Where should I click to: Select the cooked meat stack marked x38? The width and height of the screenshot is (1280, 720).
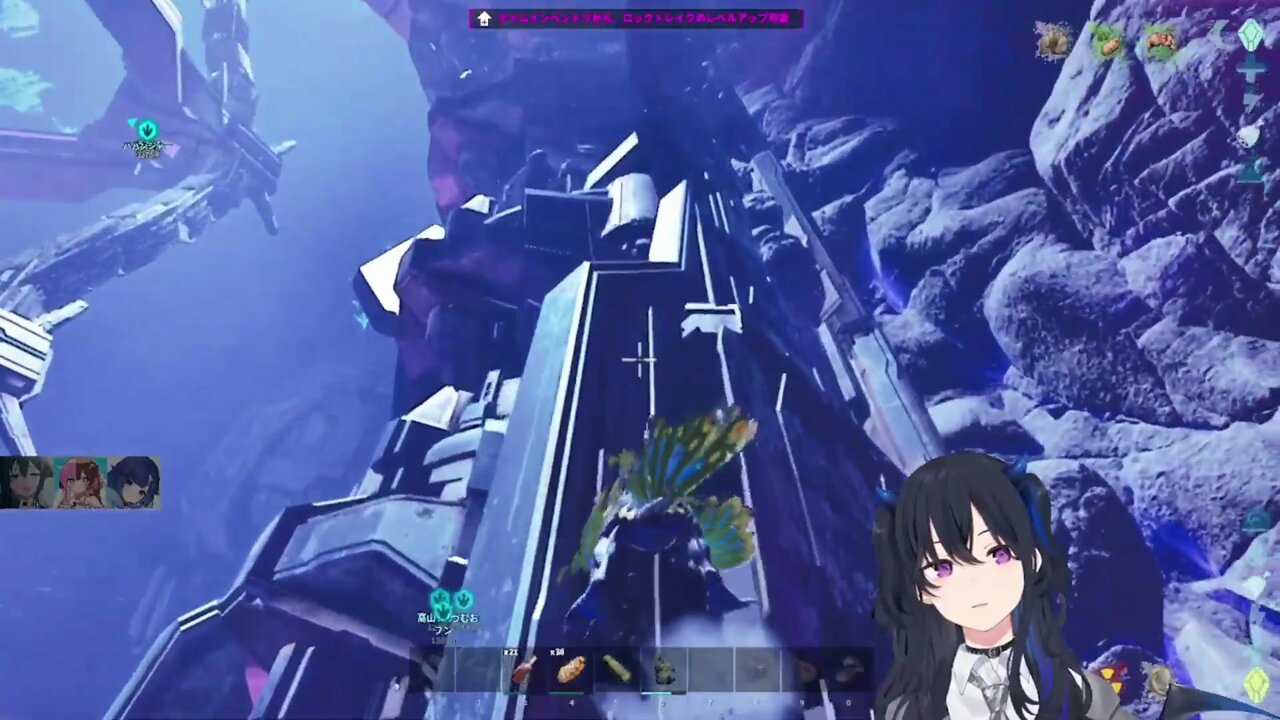click(568, 669)
